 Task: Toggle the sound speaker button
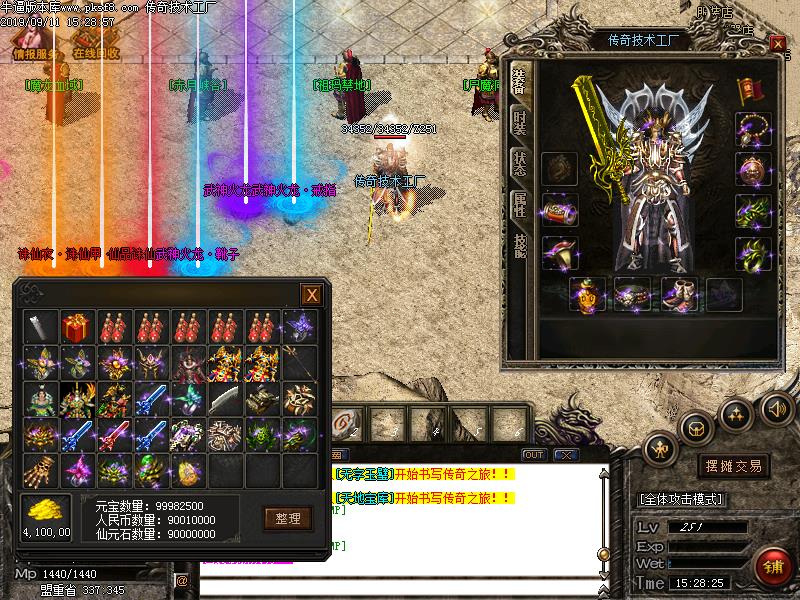(x=775, y=408)
